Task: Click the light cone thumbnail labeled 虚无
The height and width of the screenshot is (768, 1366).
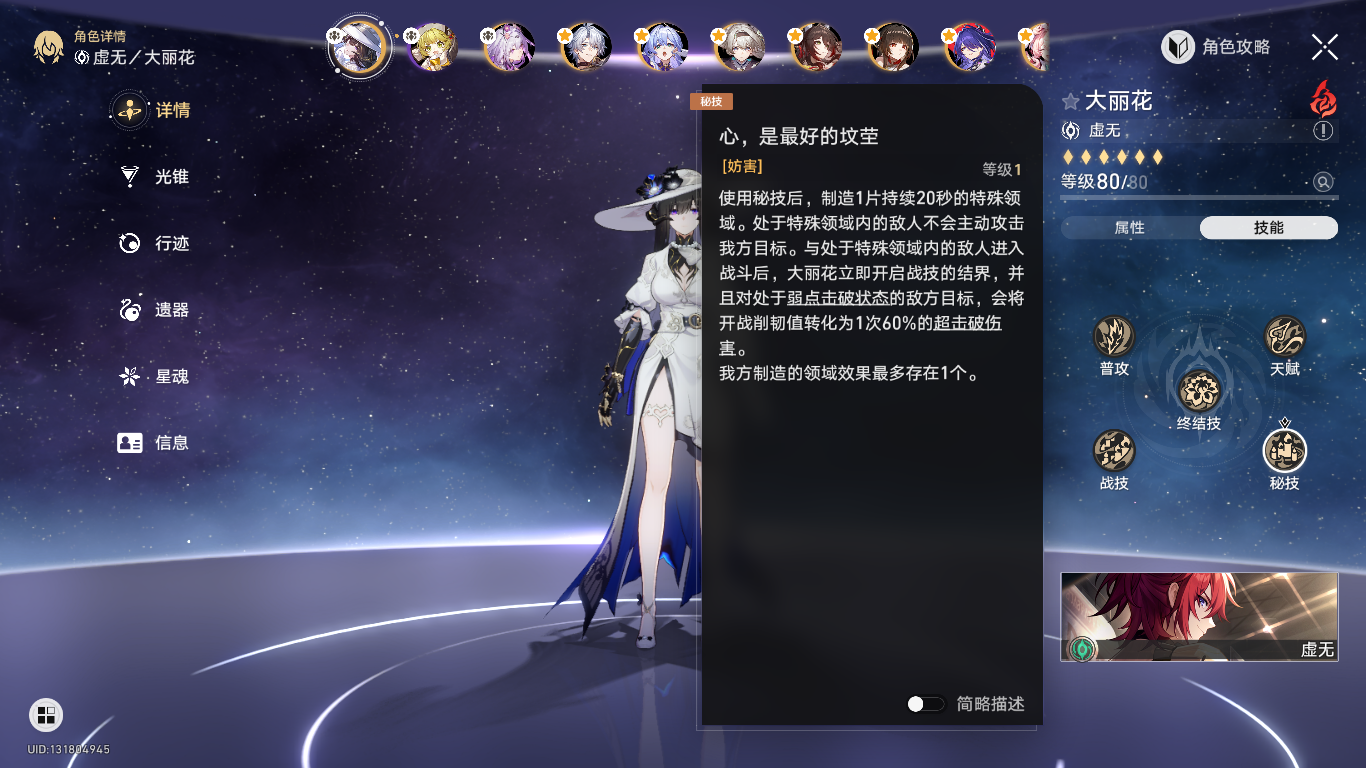Action: (1199, 616)
